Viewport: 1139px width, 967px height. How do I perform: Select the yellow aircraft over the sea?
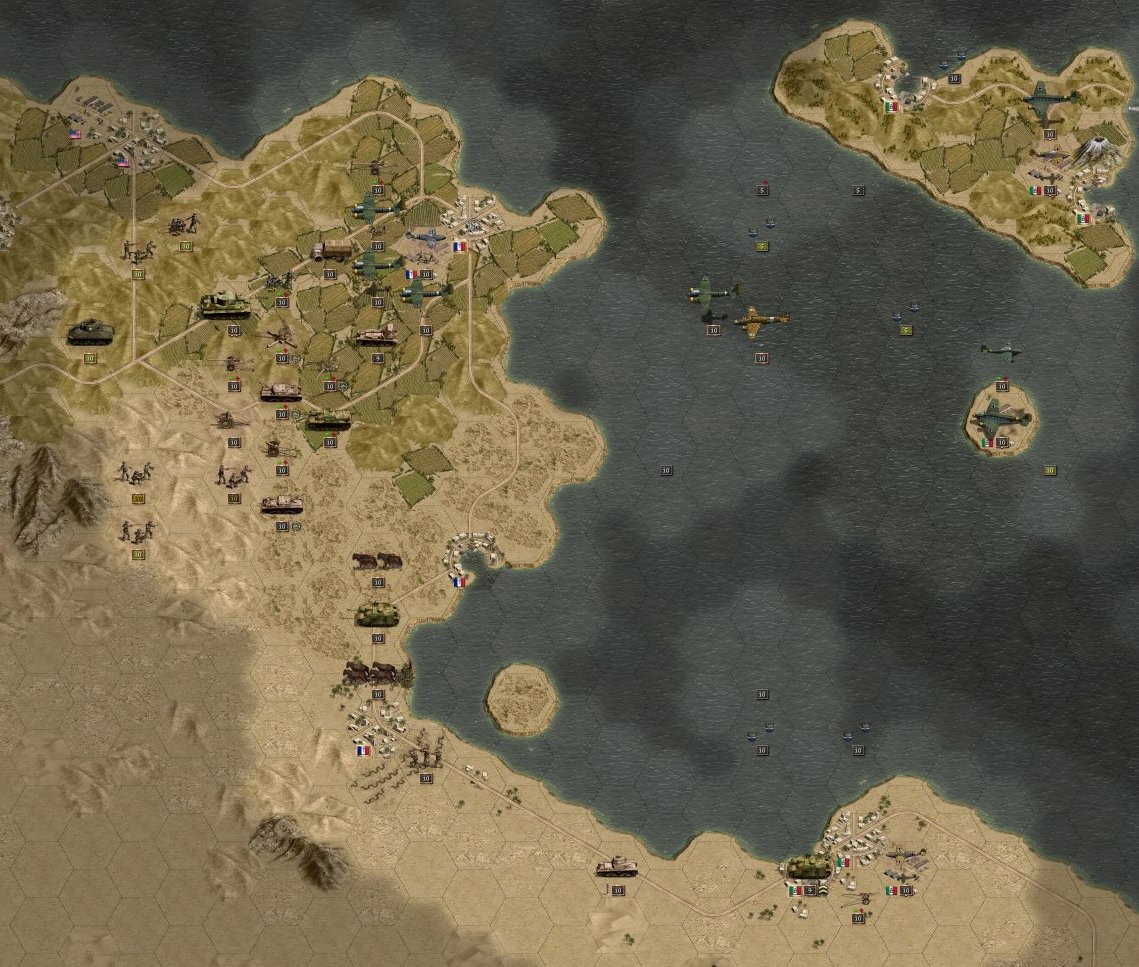(762, 320)
